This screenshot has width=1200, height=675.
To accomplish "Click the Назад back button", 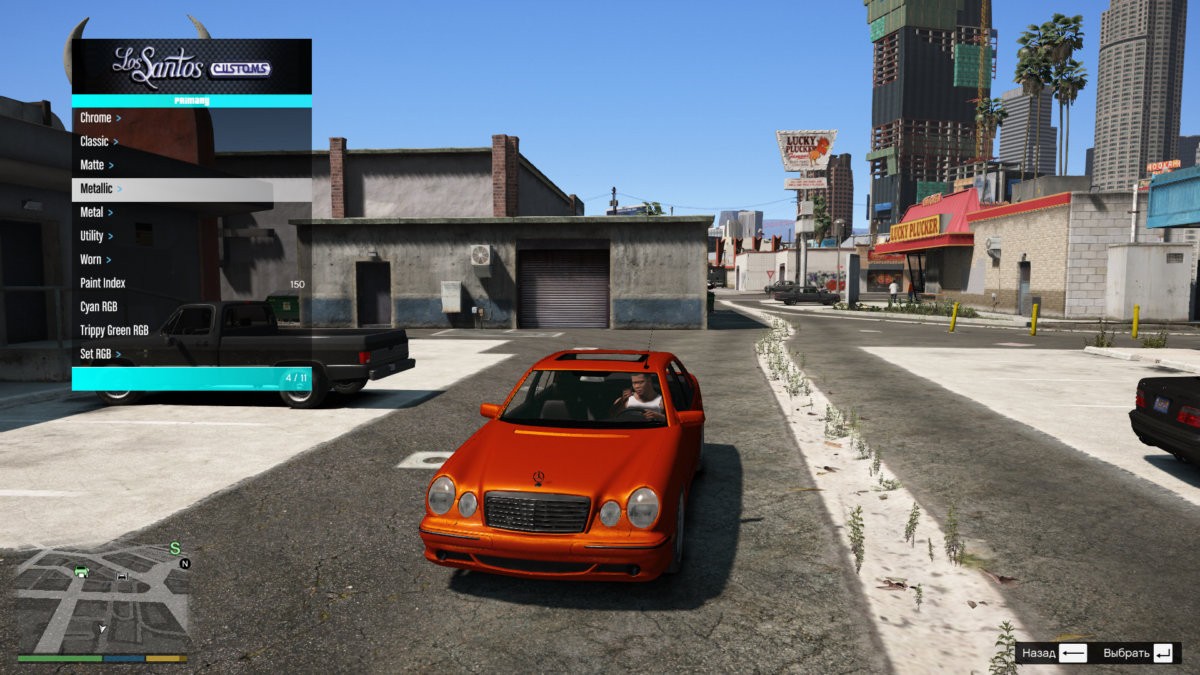I will pyautogui.click(x=1054, y=653).
